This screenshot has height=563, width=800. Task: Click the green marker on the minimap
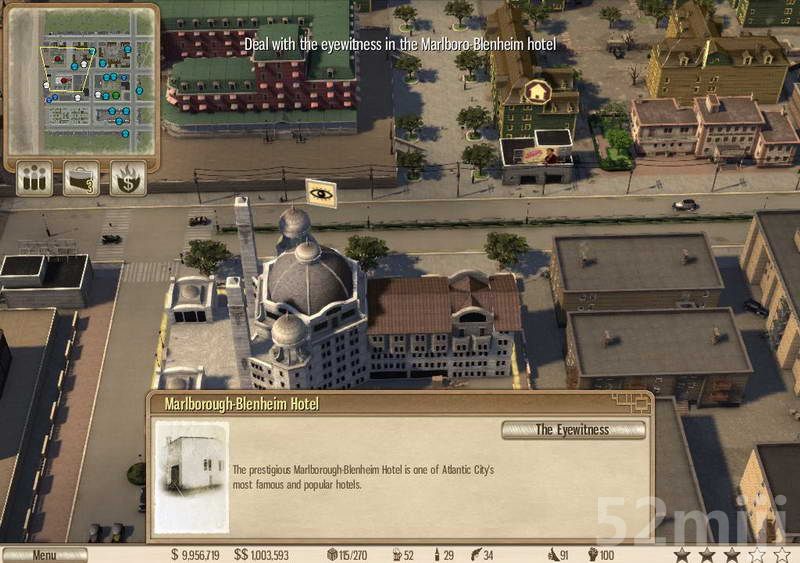click(x=115, y=95)
